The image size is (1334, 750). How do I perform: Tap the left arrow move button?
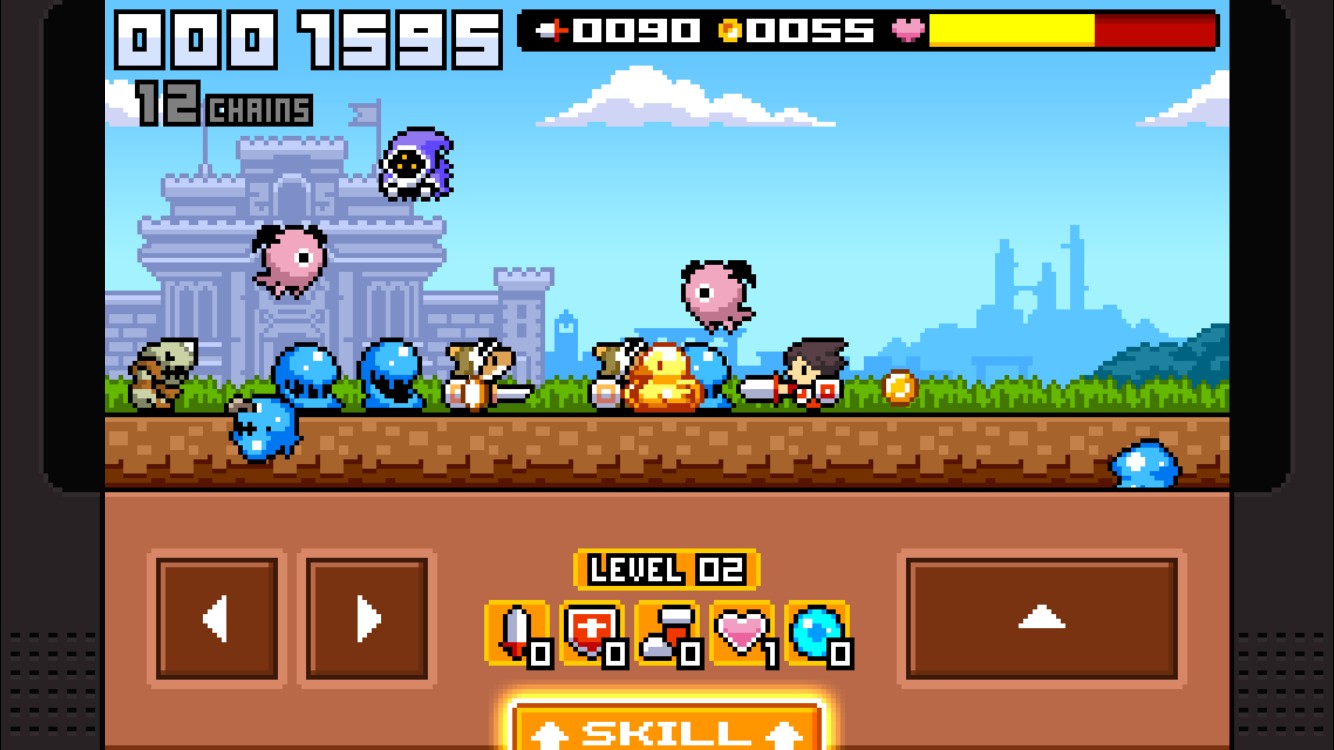[217, 619]
